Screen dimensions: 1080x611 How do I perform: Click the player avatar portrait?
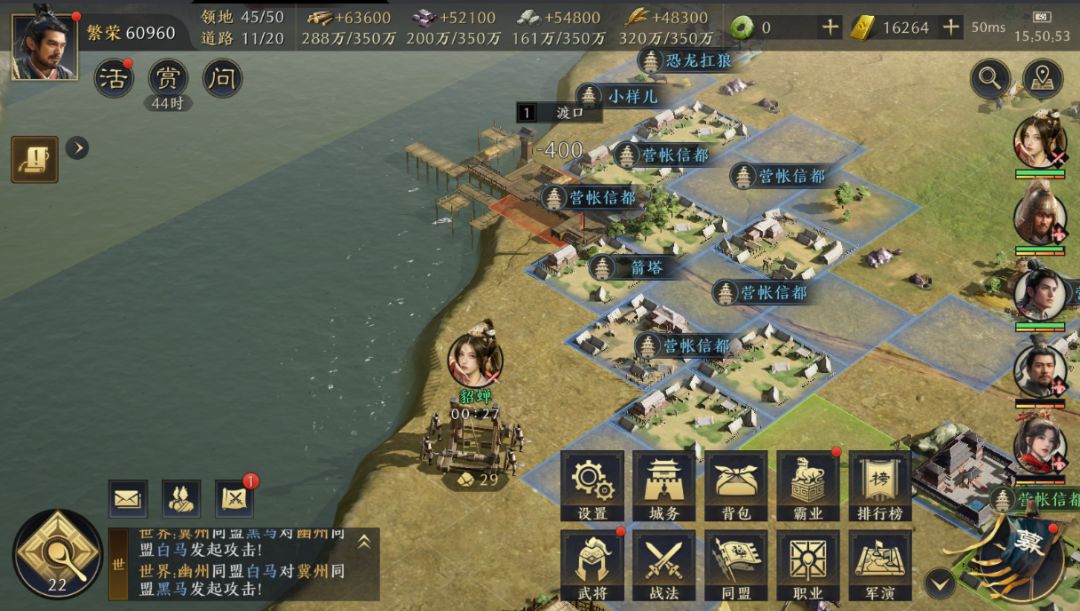click(x=44, y=44)
